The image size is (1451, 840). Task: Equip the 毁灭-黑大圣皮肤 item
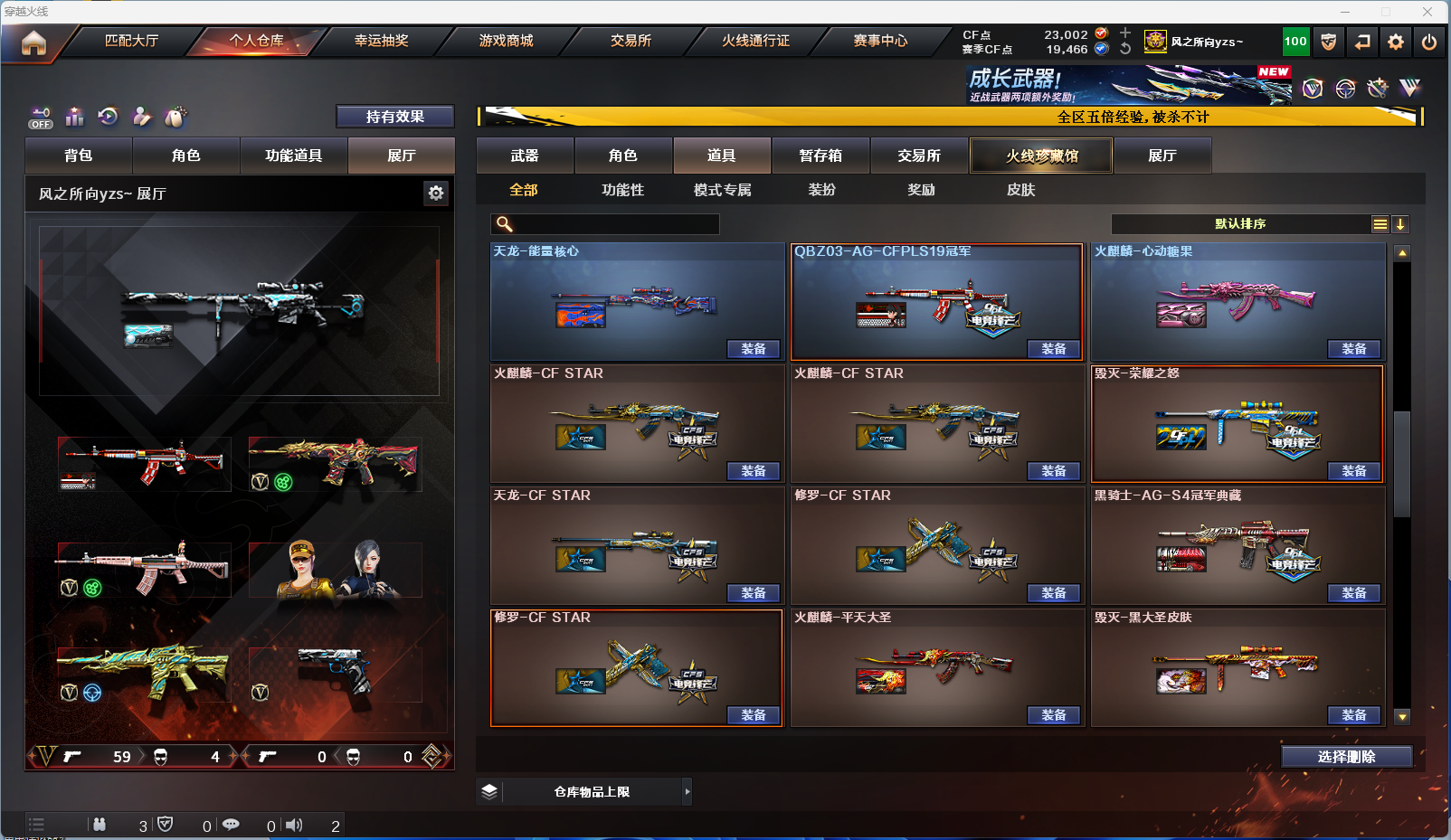pyautogui.click(x=1354, y=715)
